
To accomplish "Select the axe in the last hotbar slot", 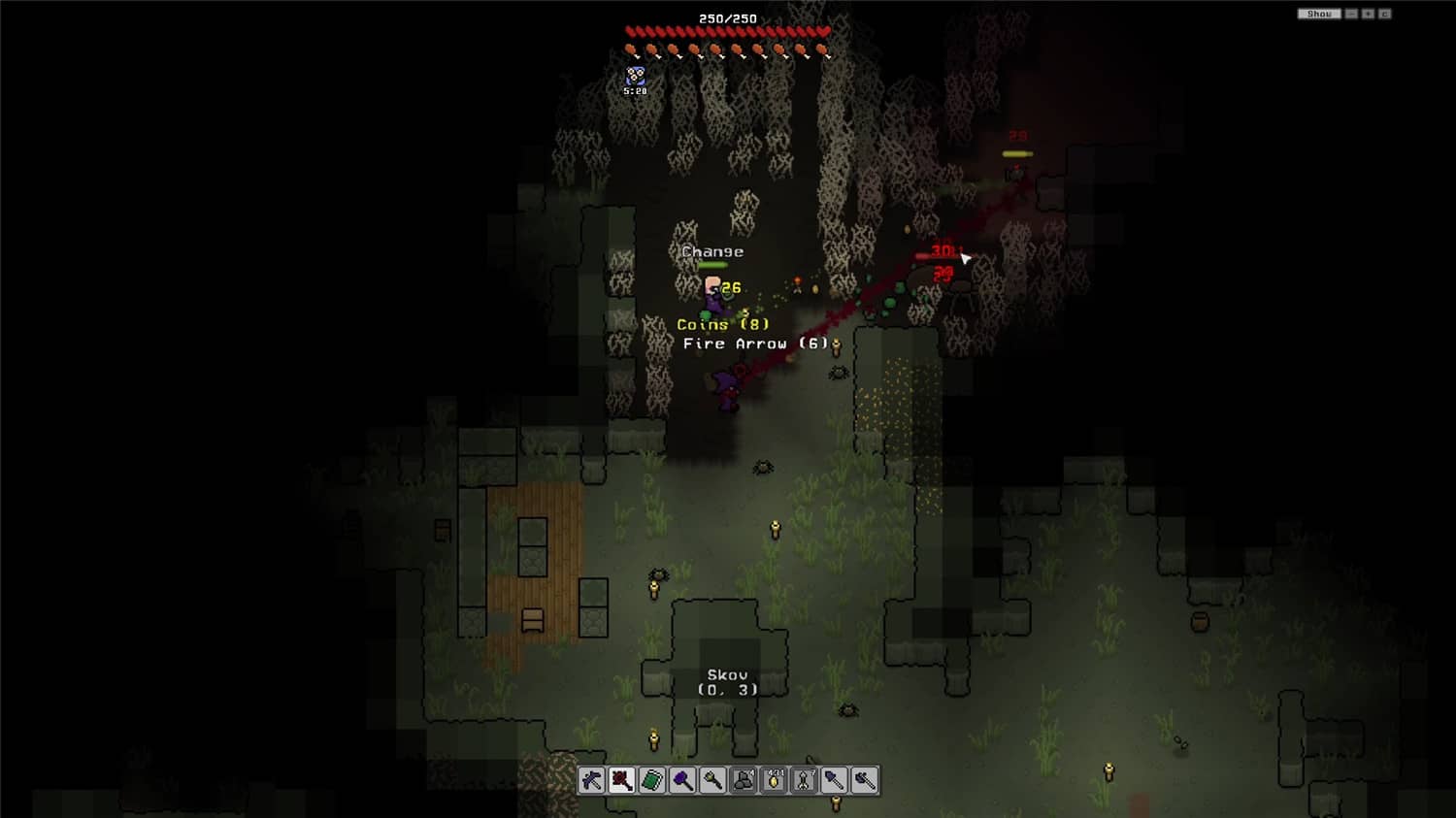I will pos(864,780).
